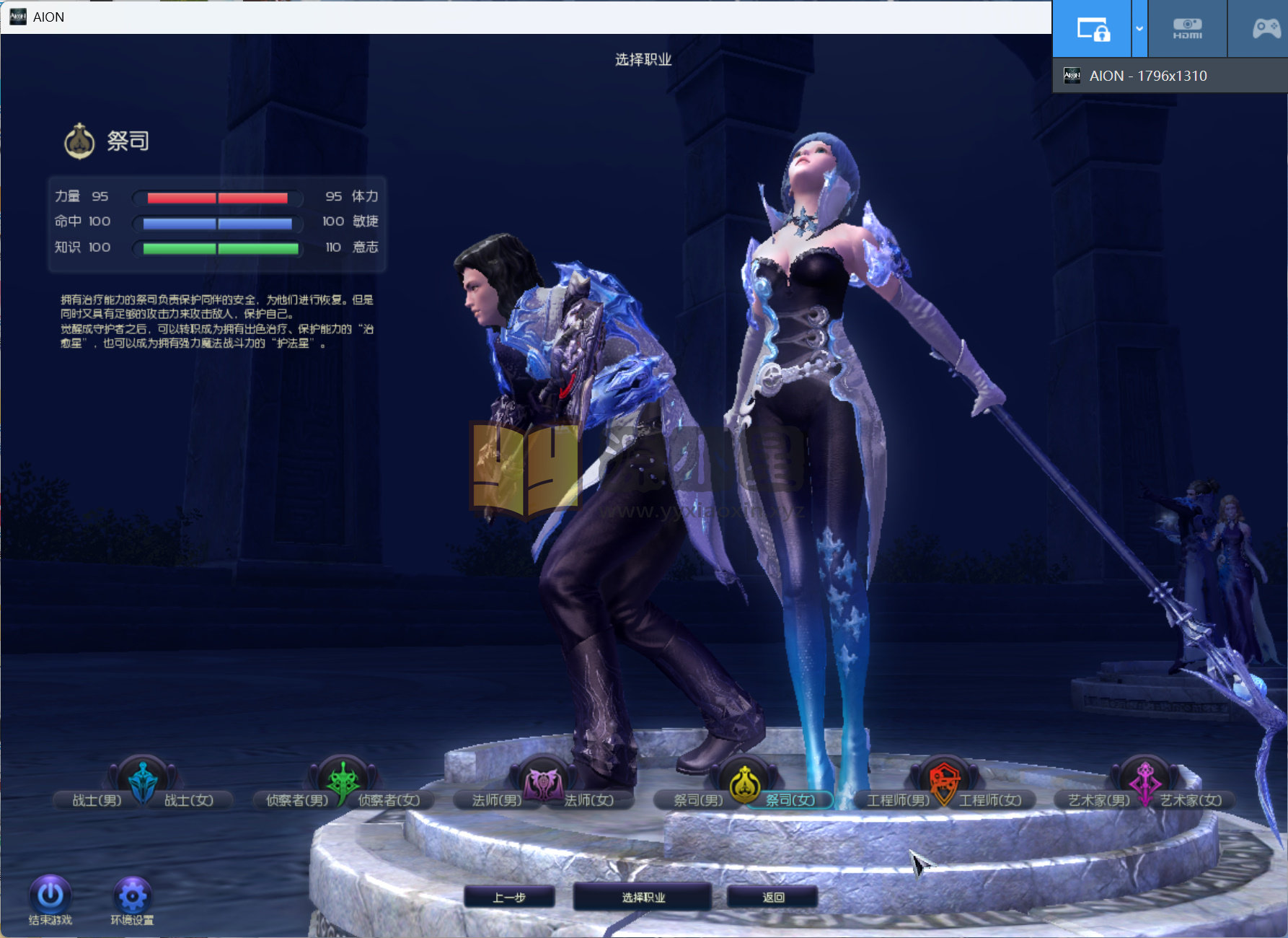Select the female Mage class 法师(女)
The image size is (1288, 938).
(x=589, y=800)
